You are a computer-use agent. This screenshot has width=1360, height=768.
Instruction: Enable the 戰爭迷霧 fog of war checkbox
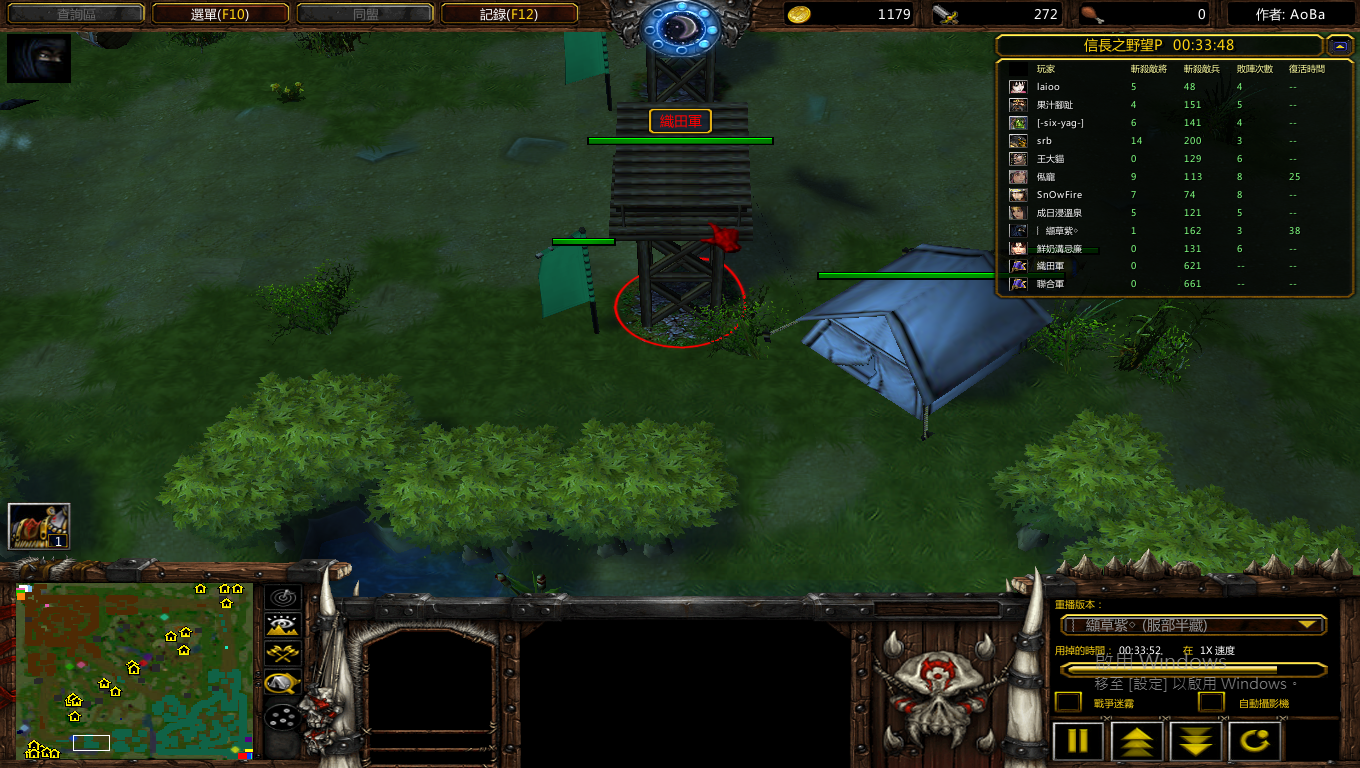click(x=1068, y=703)
